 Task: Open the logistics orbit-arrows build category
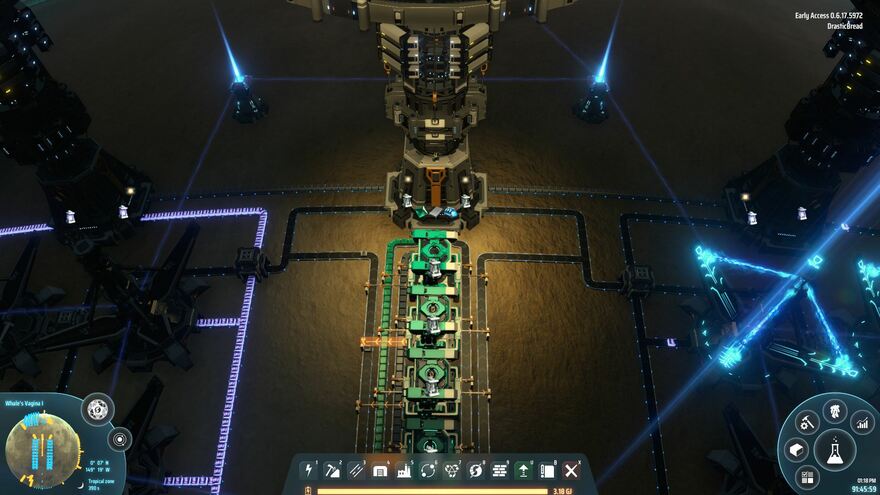click(428, 470)
